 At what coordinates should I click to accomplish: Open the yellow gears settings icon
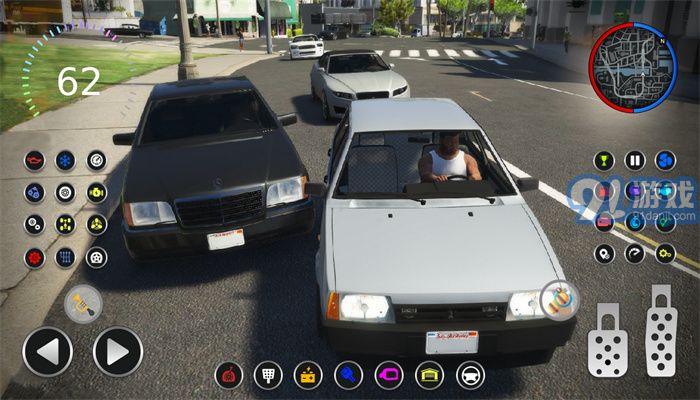666,254
